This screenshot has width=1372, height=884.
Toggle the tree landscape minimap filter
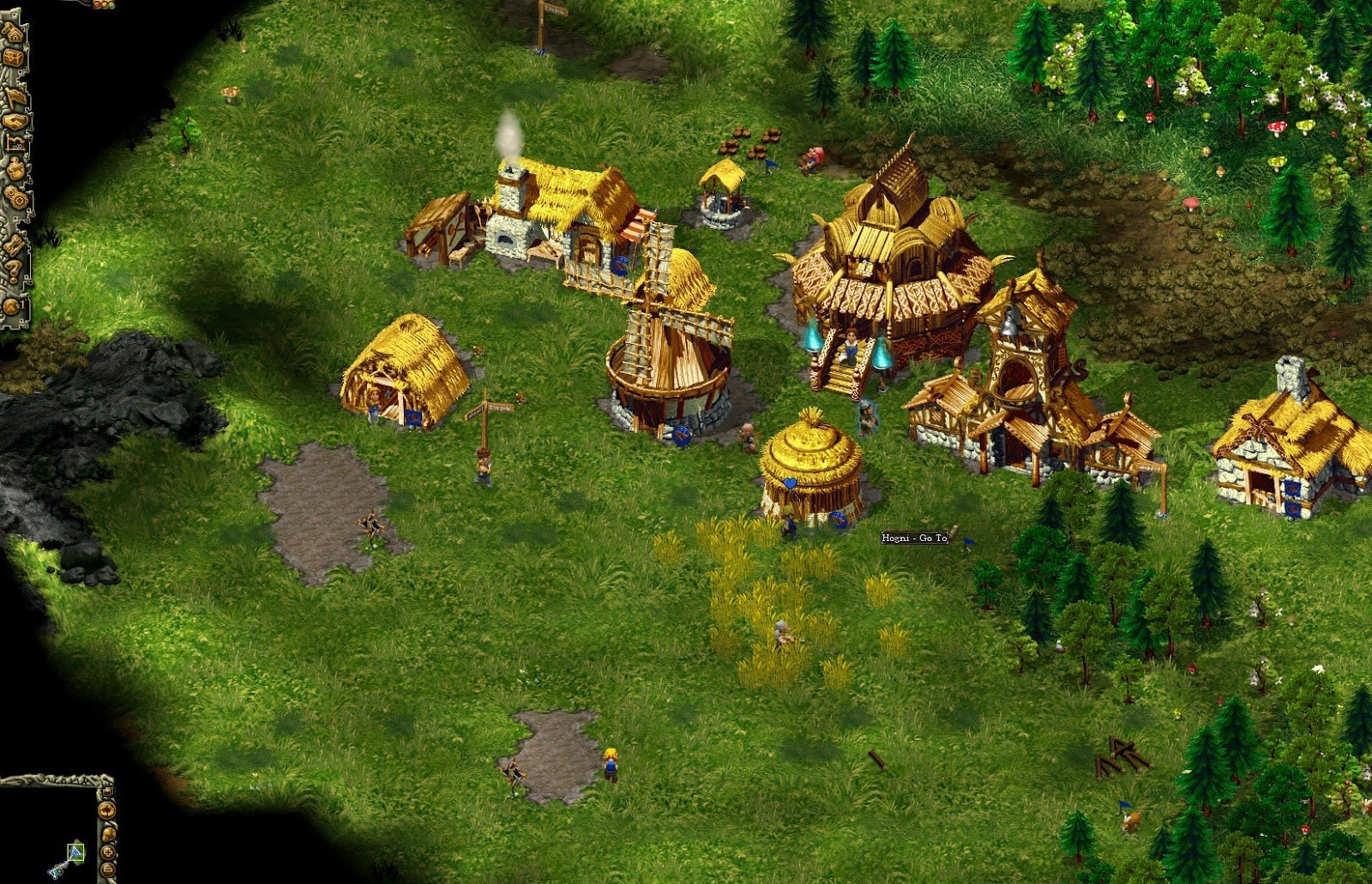(108, 809)
